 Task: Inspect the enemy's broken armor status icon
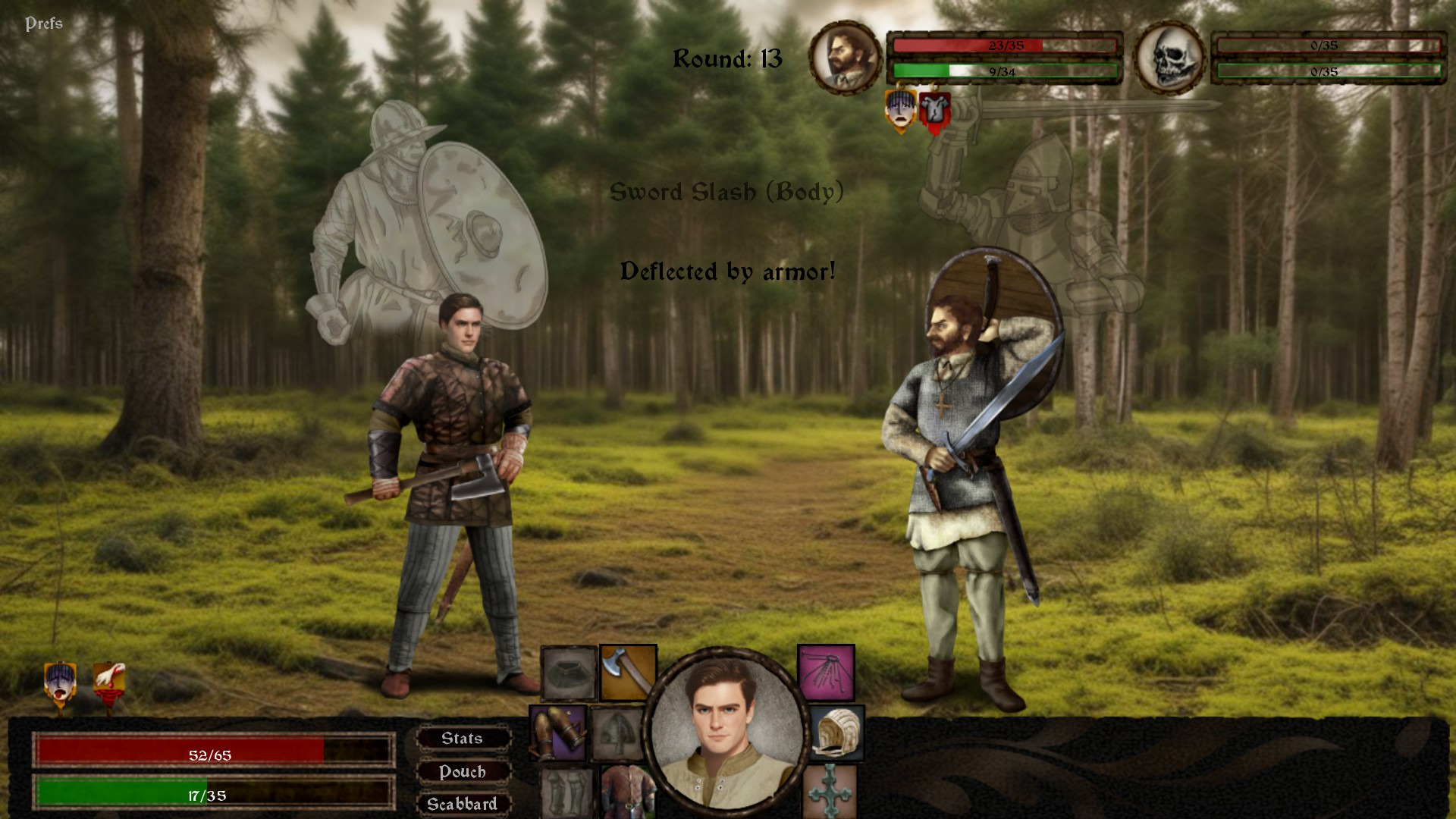point(934,111)
